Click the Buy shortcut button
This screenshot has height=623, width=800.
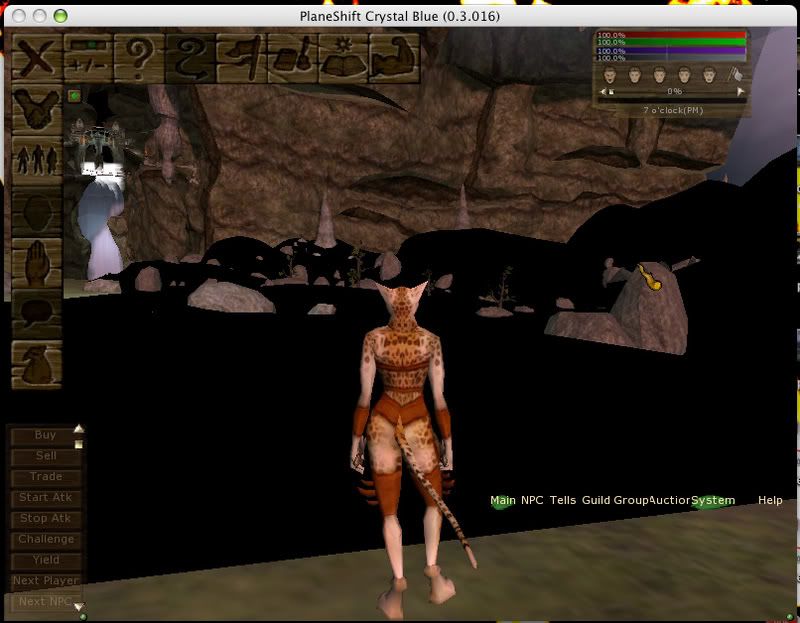click(x=45, y=435)
